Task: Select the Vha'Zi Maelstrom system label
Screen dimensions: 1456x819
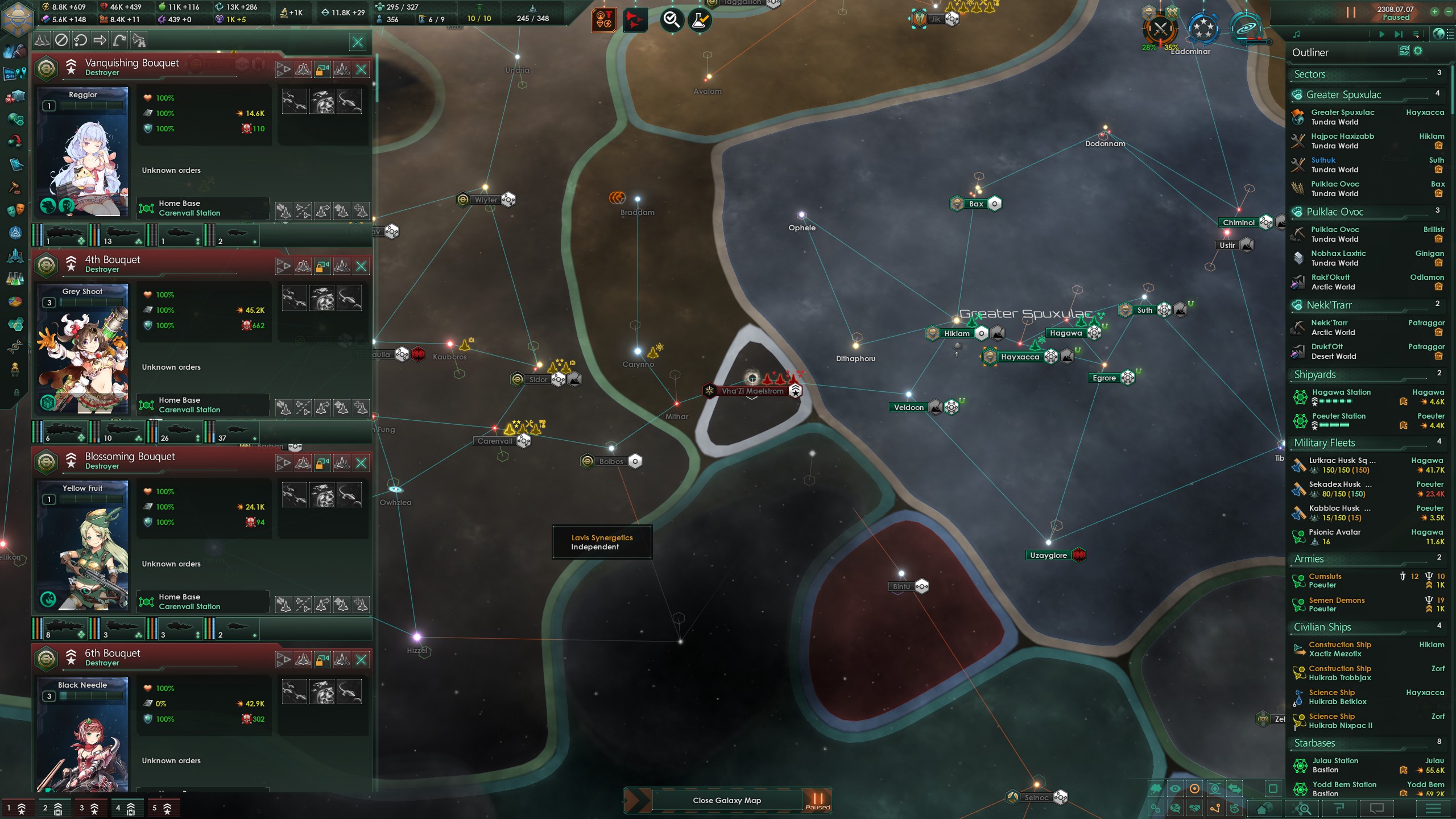Action: 752,391
